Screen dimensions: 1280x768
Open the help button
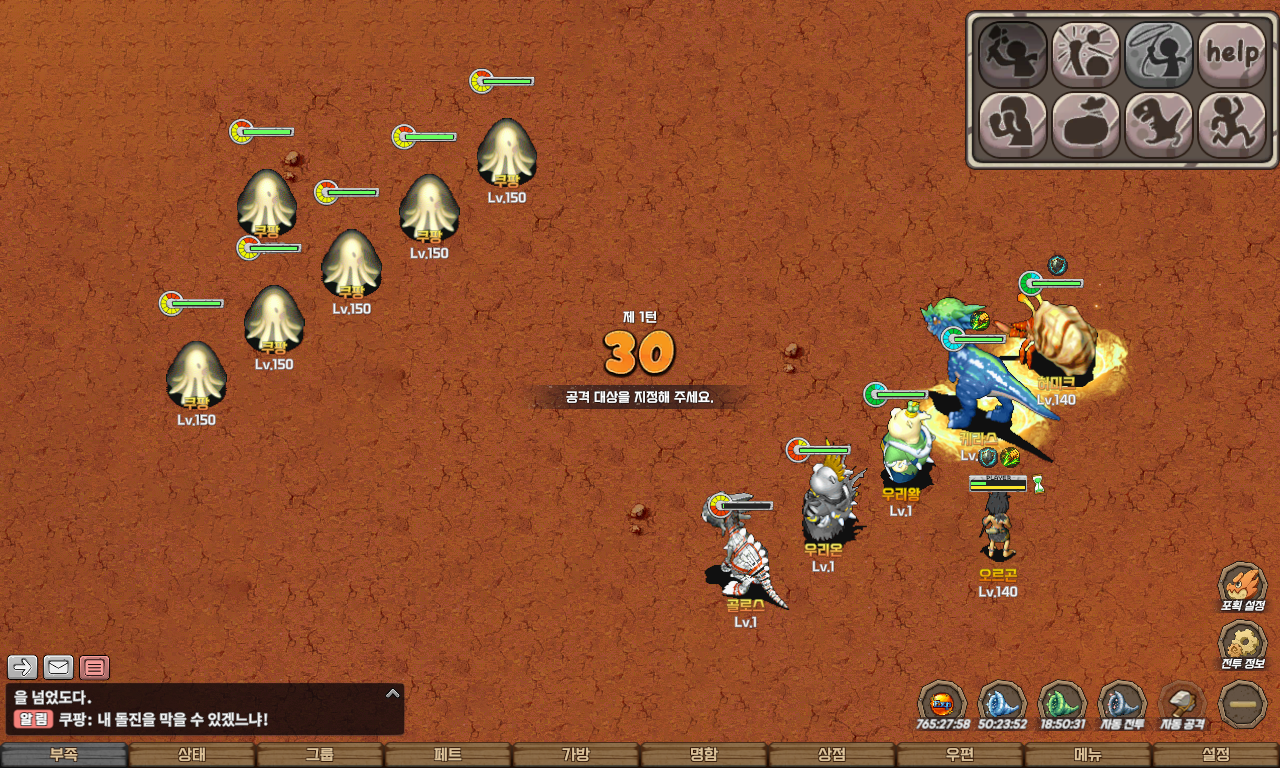[x=1232, y=54]
